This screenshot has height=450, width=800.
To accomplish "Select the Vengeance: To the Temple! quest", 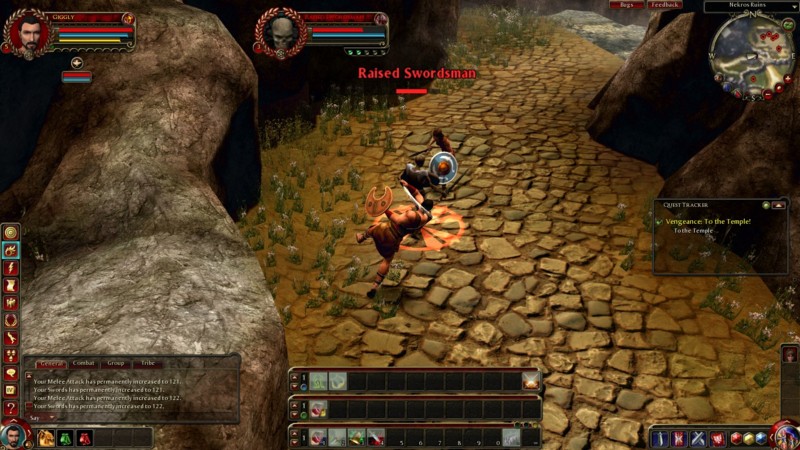I will [x=712, y=220].
